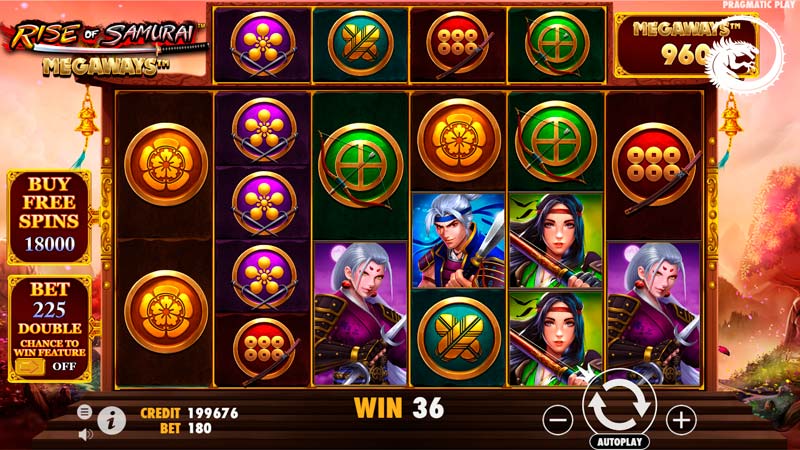
Task: Increase the bet with the plus button
Action: [680, 417]
